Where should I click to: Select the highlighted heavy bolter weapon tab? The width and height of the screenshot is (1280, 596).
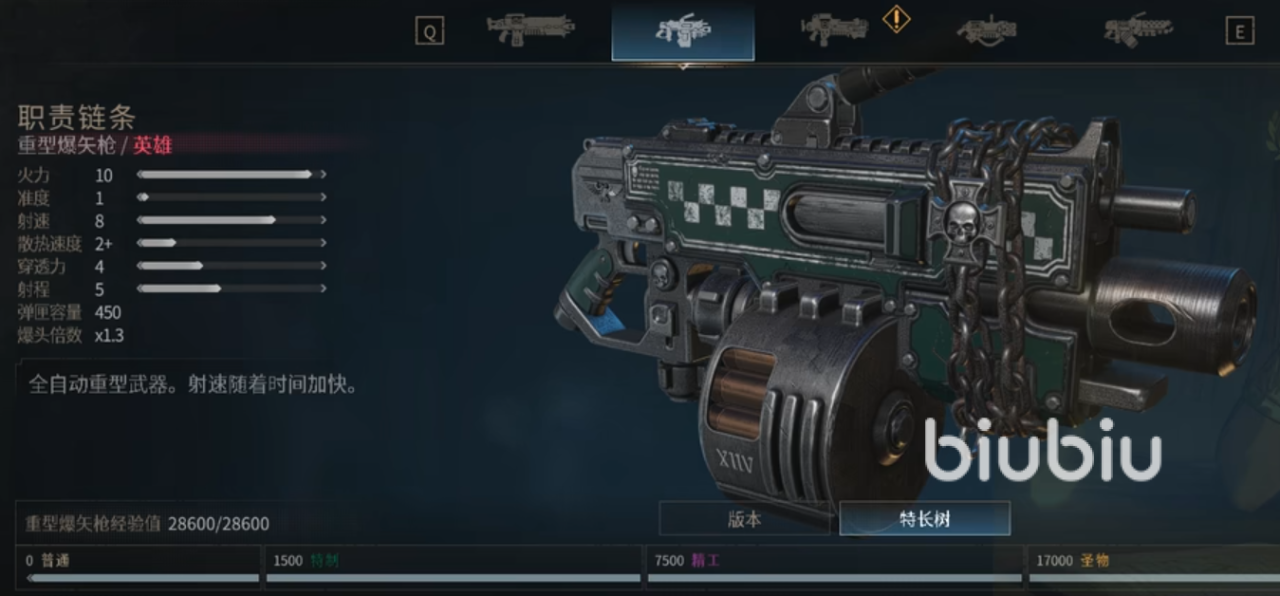[683, 31]
